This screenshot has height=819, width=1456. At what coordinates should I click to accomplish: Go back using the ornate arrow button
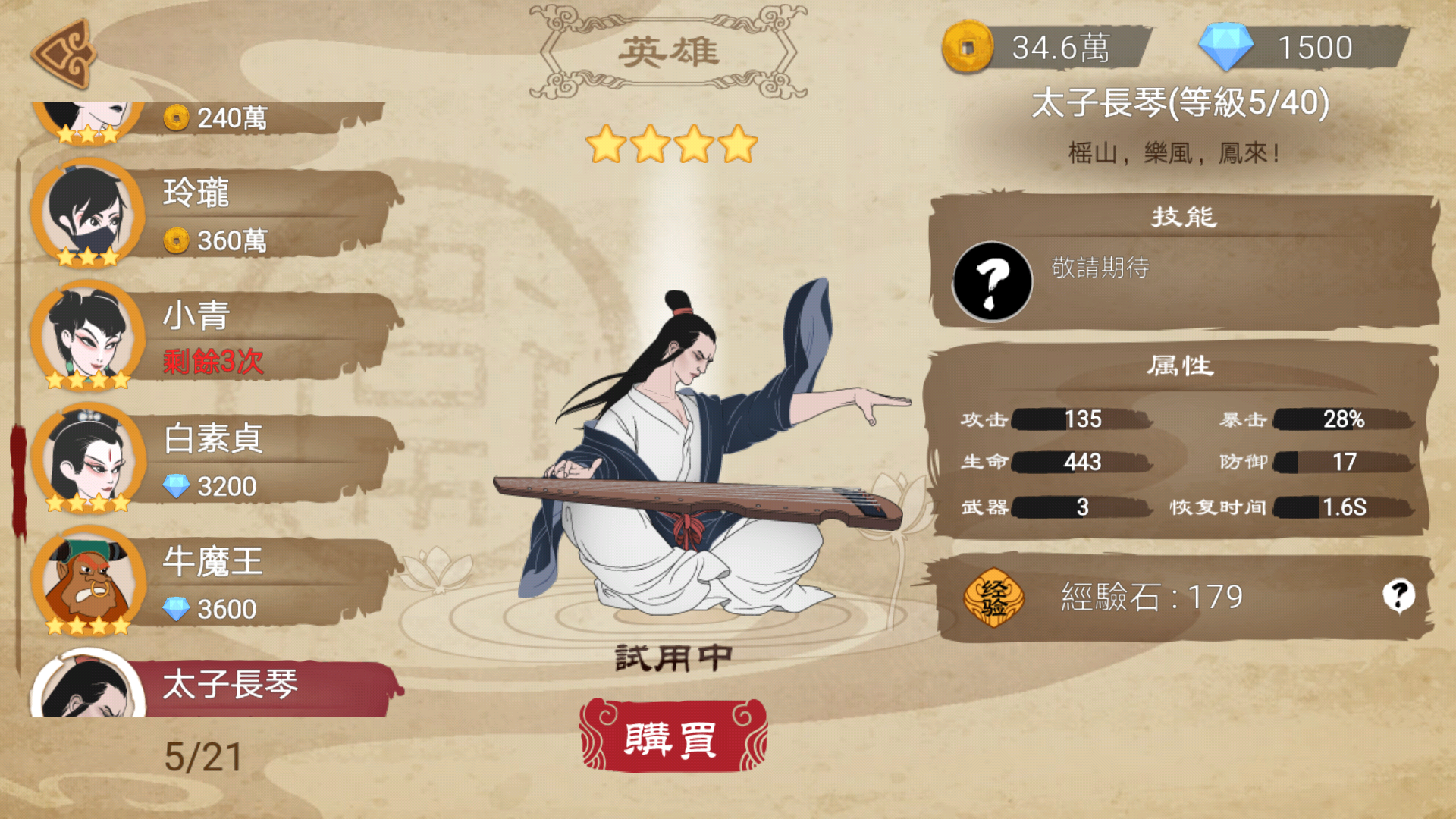64,53
